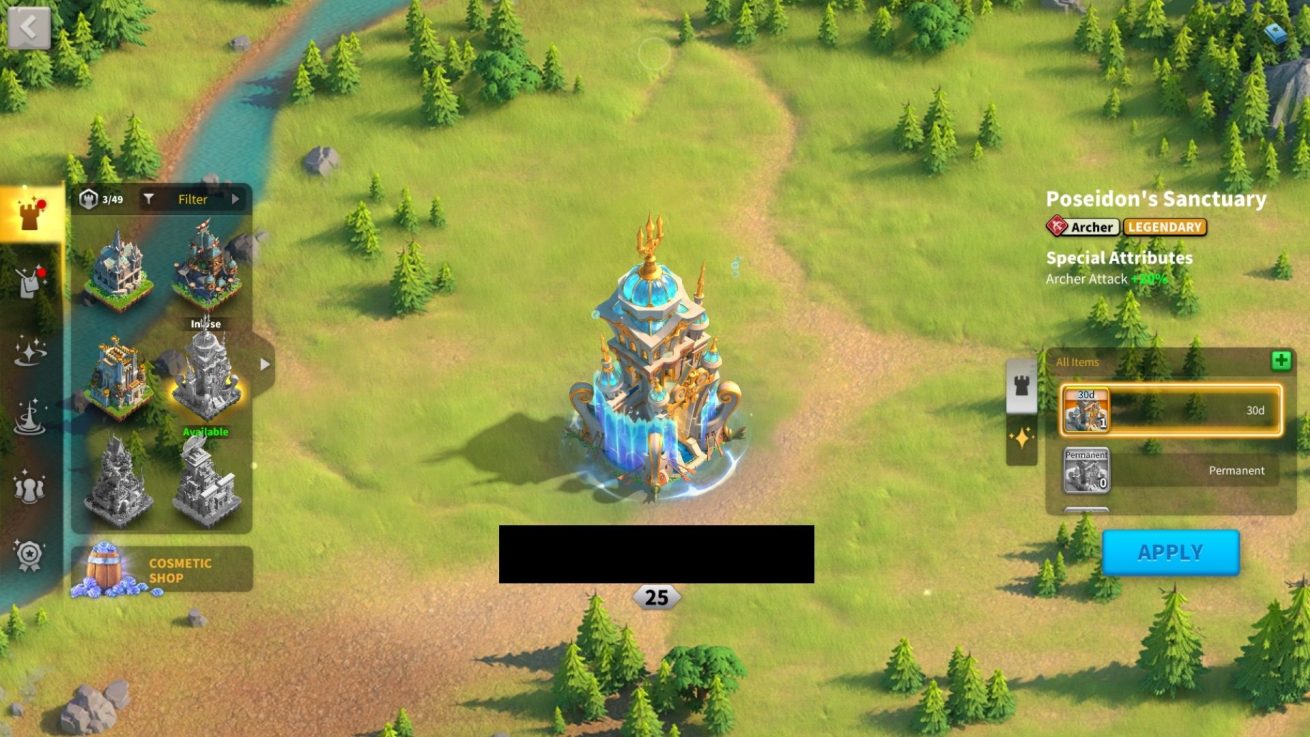
Task: Open the sparkling fountain effect category
Action: pyautogui.click(x=30, y=417)
